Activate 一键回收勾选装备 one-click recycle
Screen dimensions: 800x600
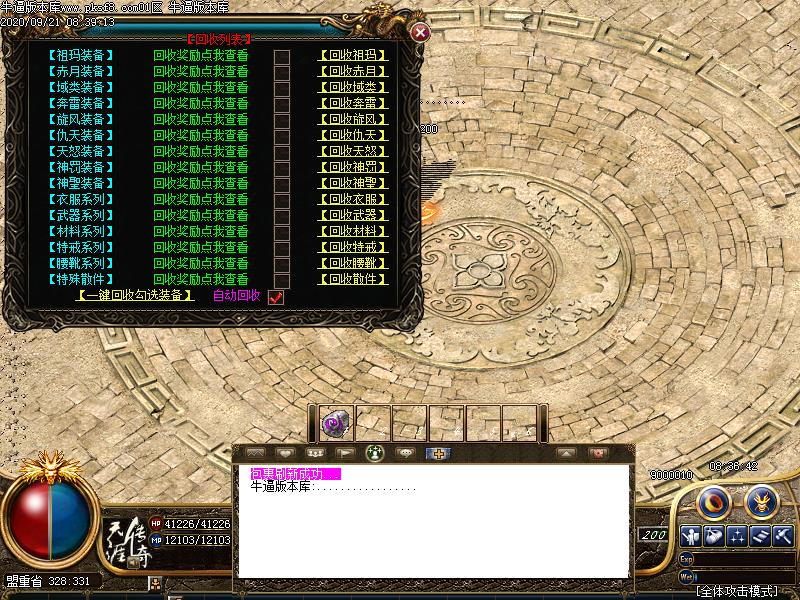click(136, 296)
